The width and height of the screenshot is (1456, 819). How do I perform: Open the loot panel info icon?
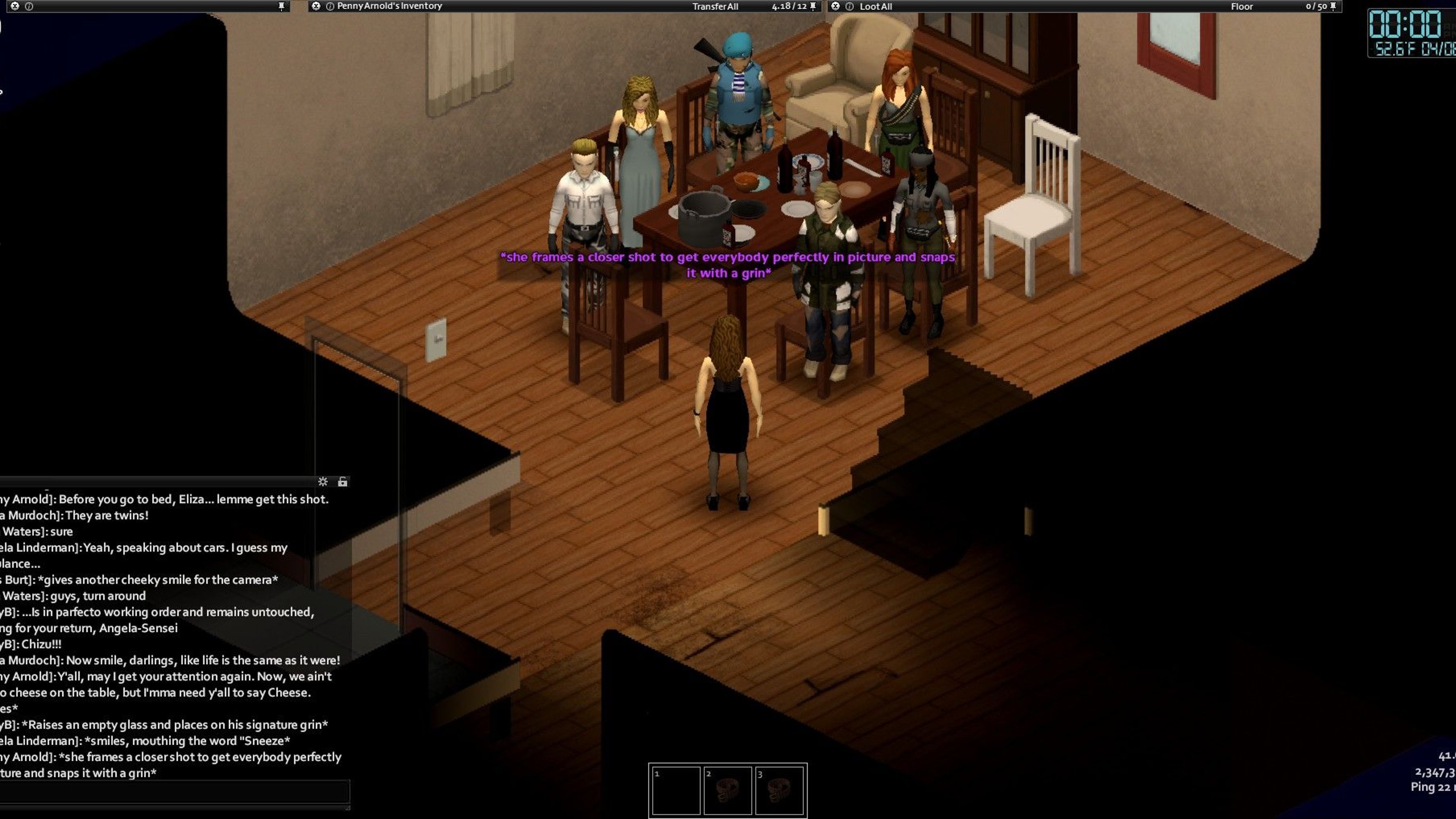click(849, 6)
